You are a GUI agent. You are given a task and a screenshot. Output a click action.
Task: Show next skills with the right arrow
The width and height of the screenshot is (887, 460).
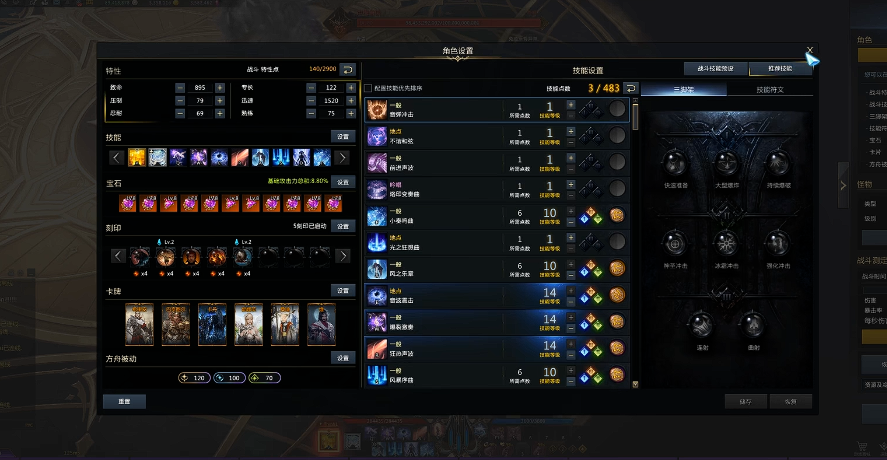point(342,157)
